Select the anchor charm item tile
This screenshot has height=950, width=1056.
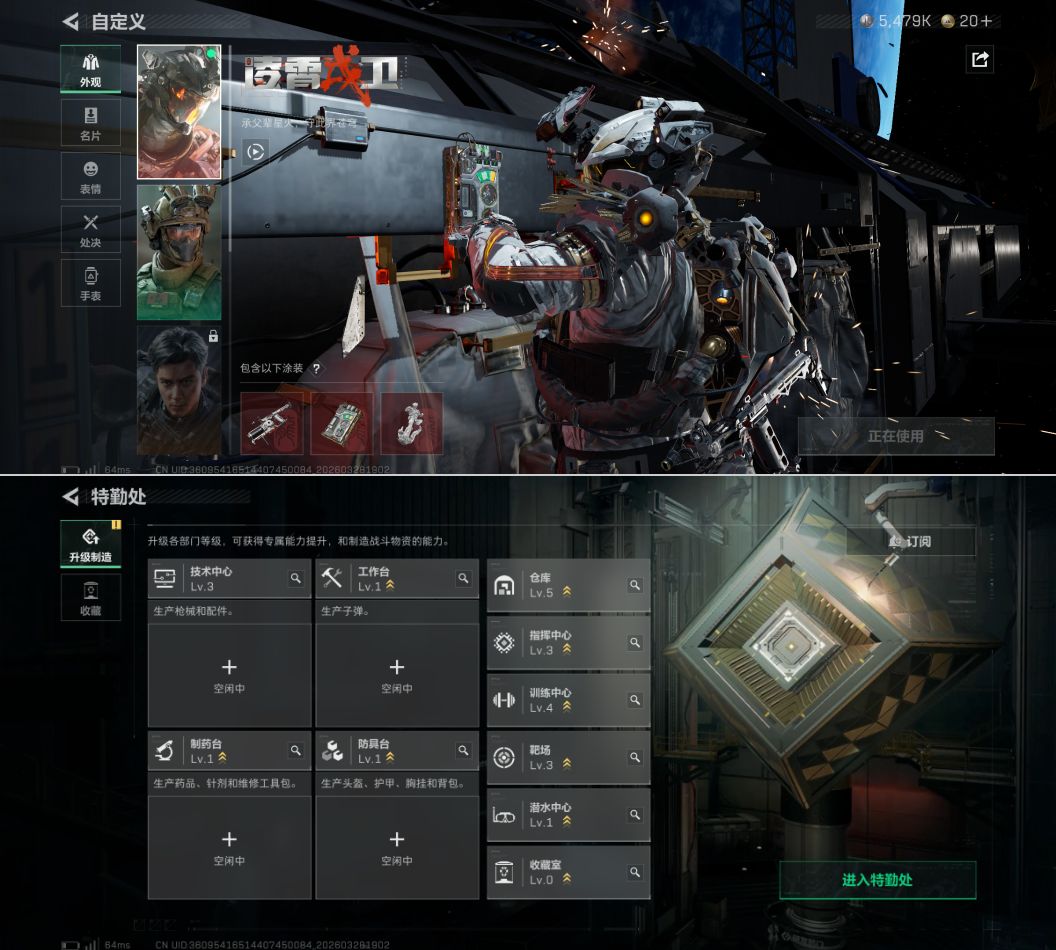pyautogui.click(x=411, y=423)
